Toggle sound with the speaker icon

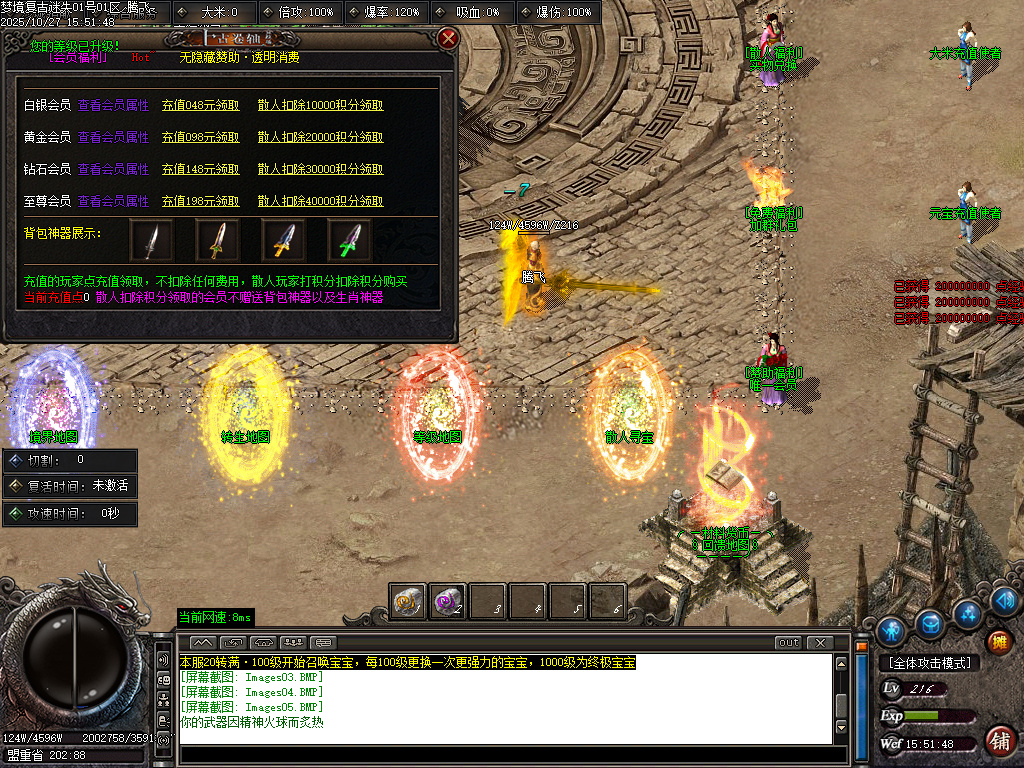point(1006,601)
